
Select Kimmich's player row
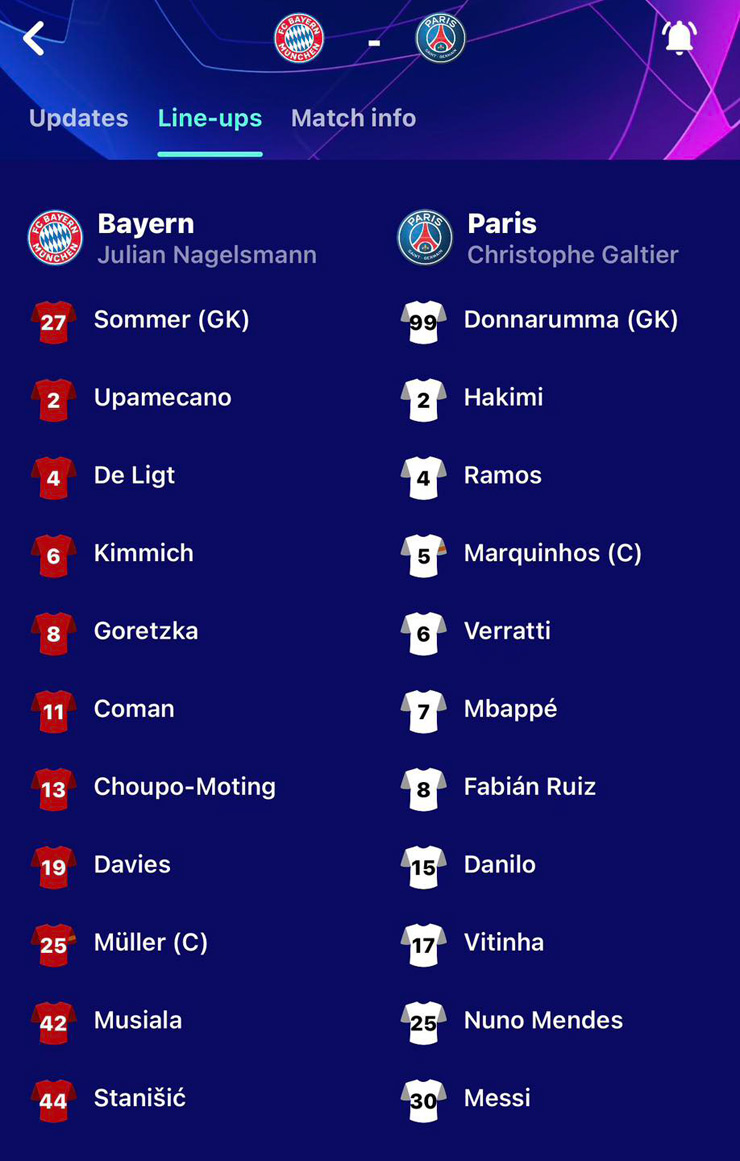[x=143, y=553]
